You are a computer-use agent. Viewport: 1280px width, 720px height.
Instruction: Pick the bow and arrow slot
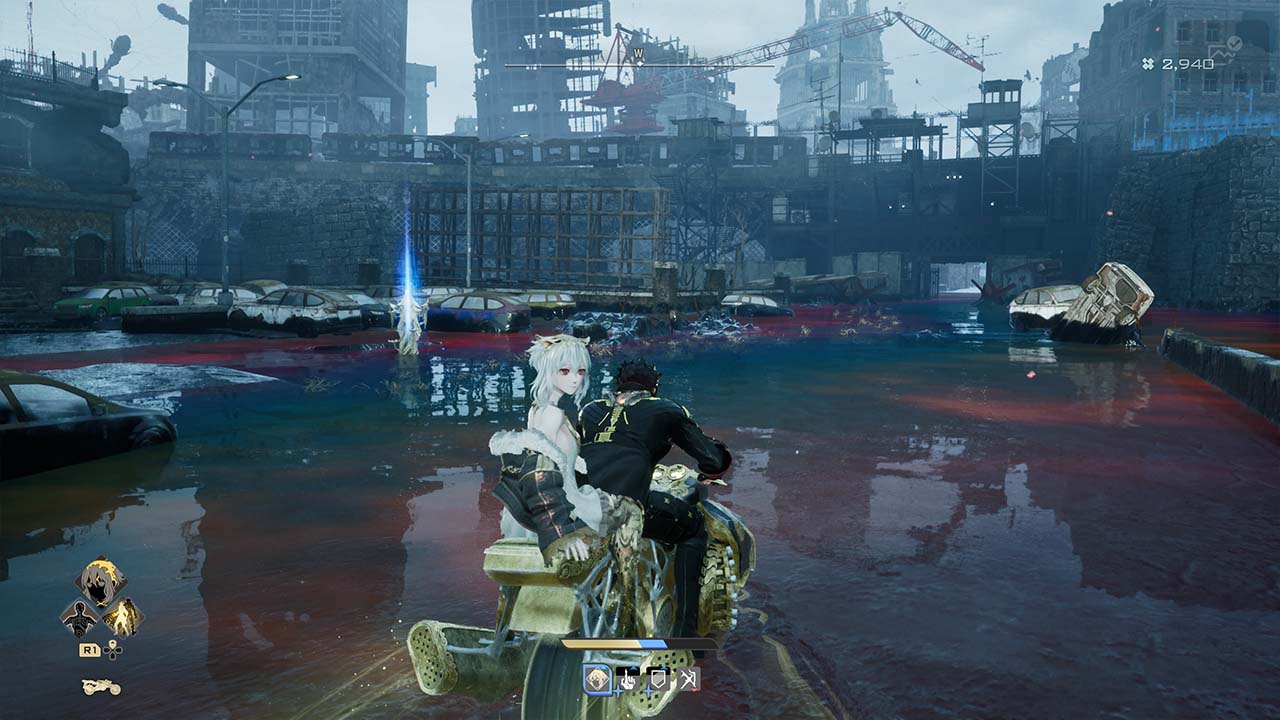pyautogui.click(x=688, y=680)
